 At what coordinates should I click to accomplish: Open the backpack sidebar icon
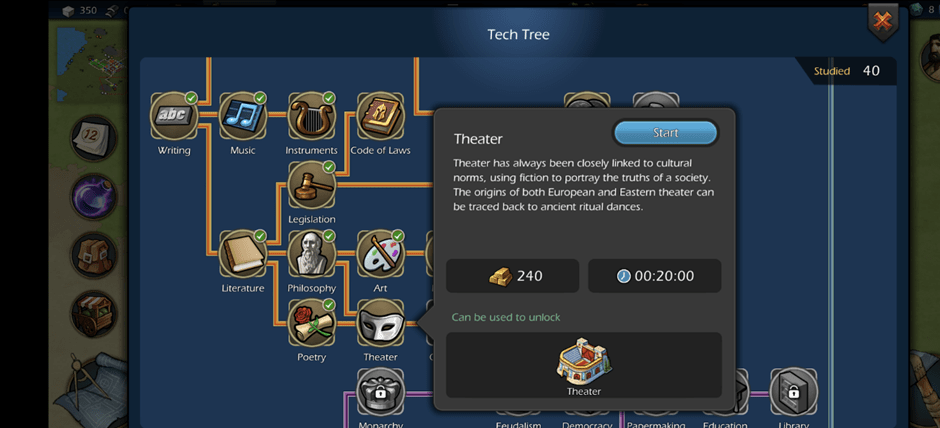point(93,254)
